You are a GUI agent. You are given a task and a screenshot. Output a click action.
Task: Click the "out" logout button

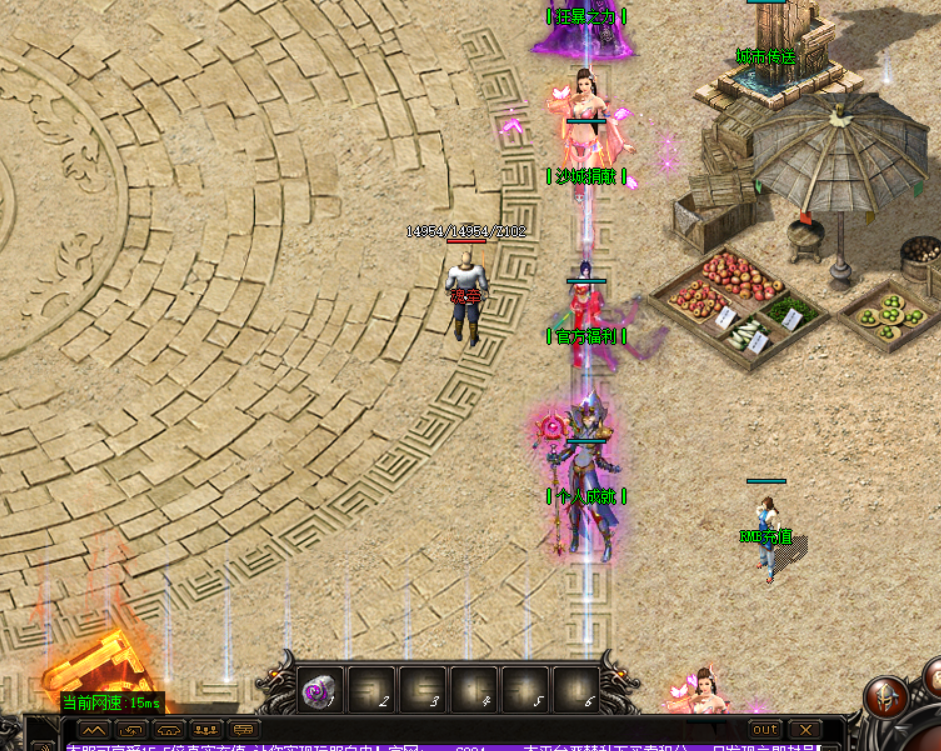click(x=765, y=730)
